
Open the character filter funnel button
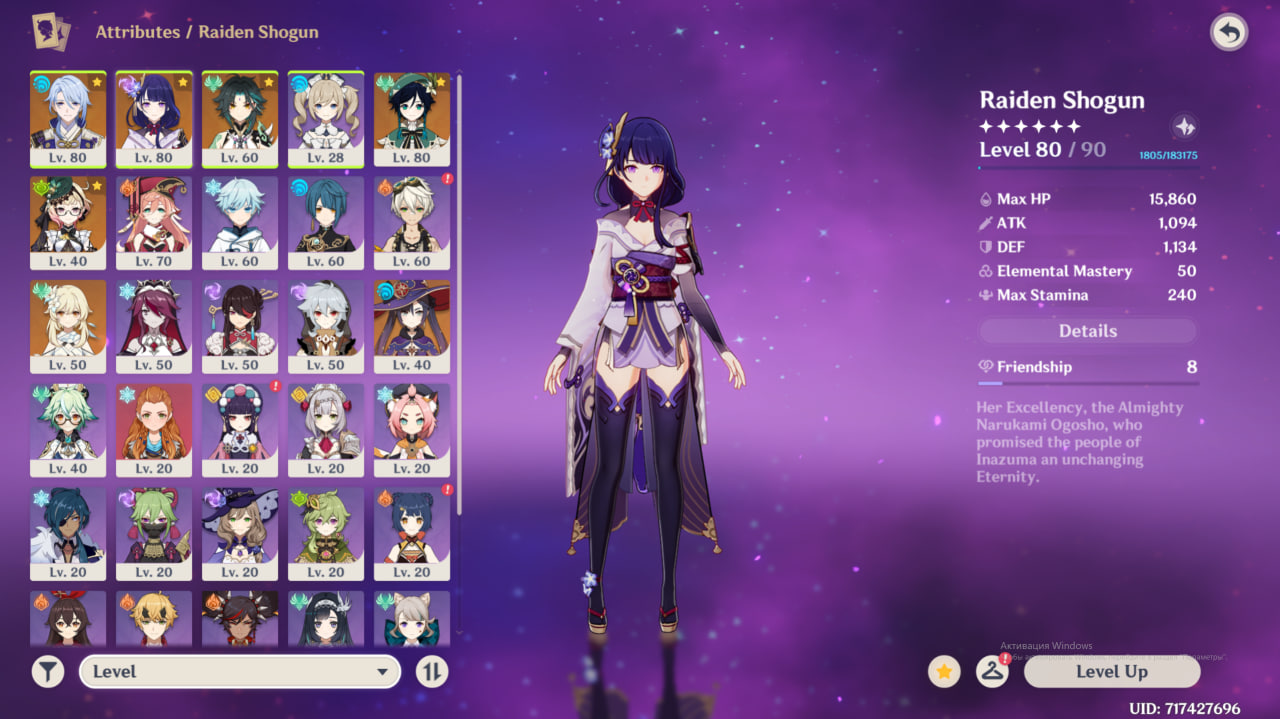47,671
